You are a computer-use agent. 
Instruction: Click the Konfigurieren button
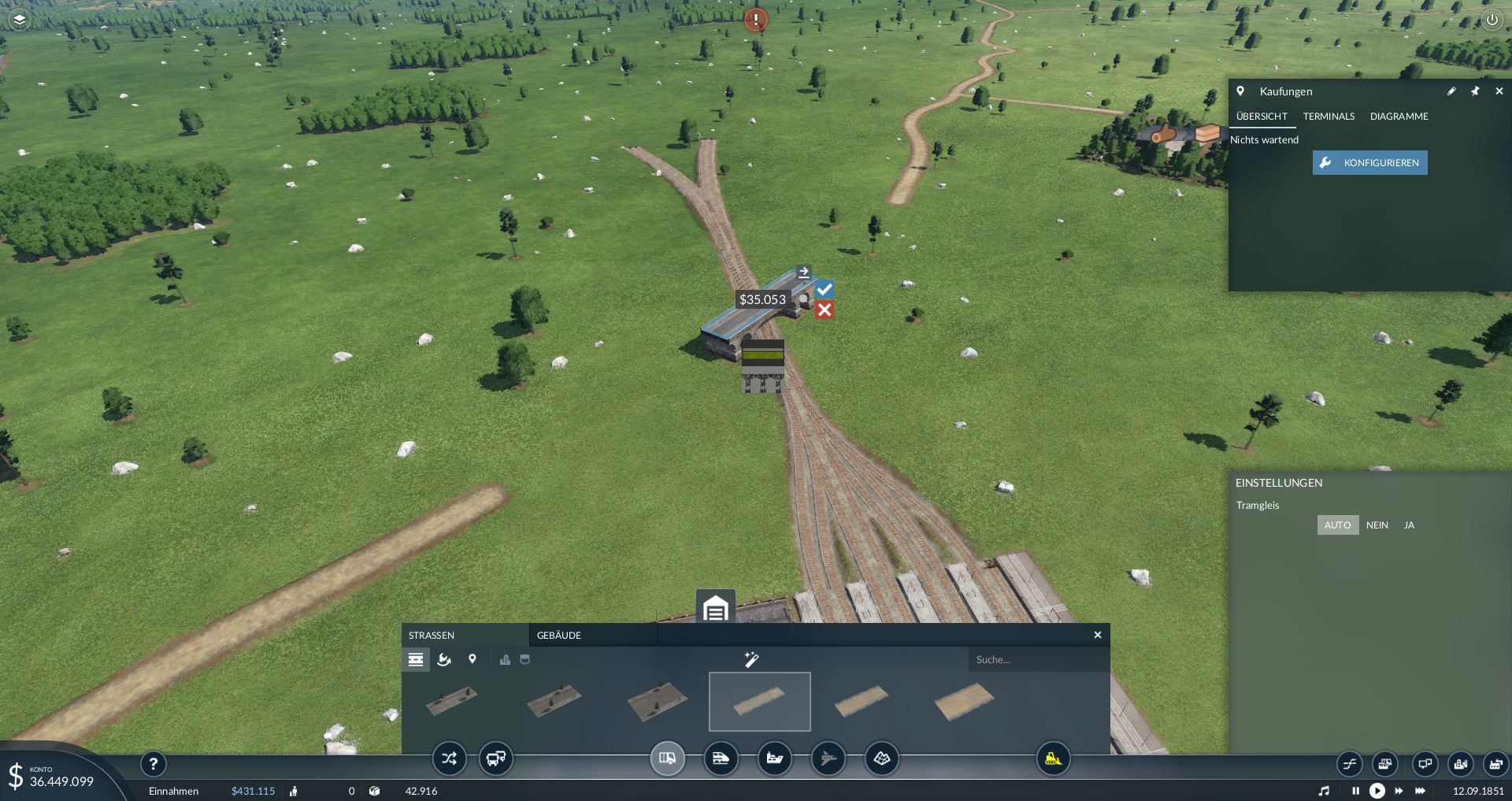[1369, 163]
